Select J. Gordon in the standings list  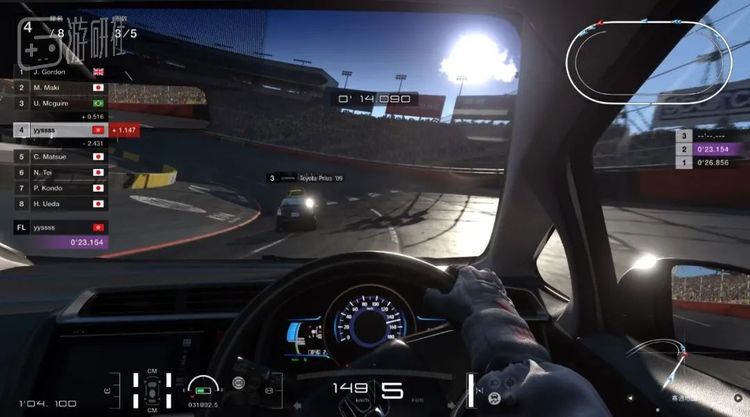click(60, 72)
